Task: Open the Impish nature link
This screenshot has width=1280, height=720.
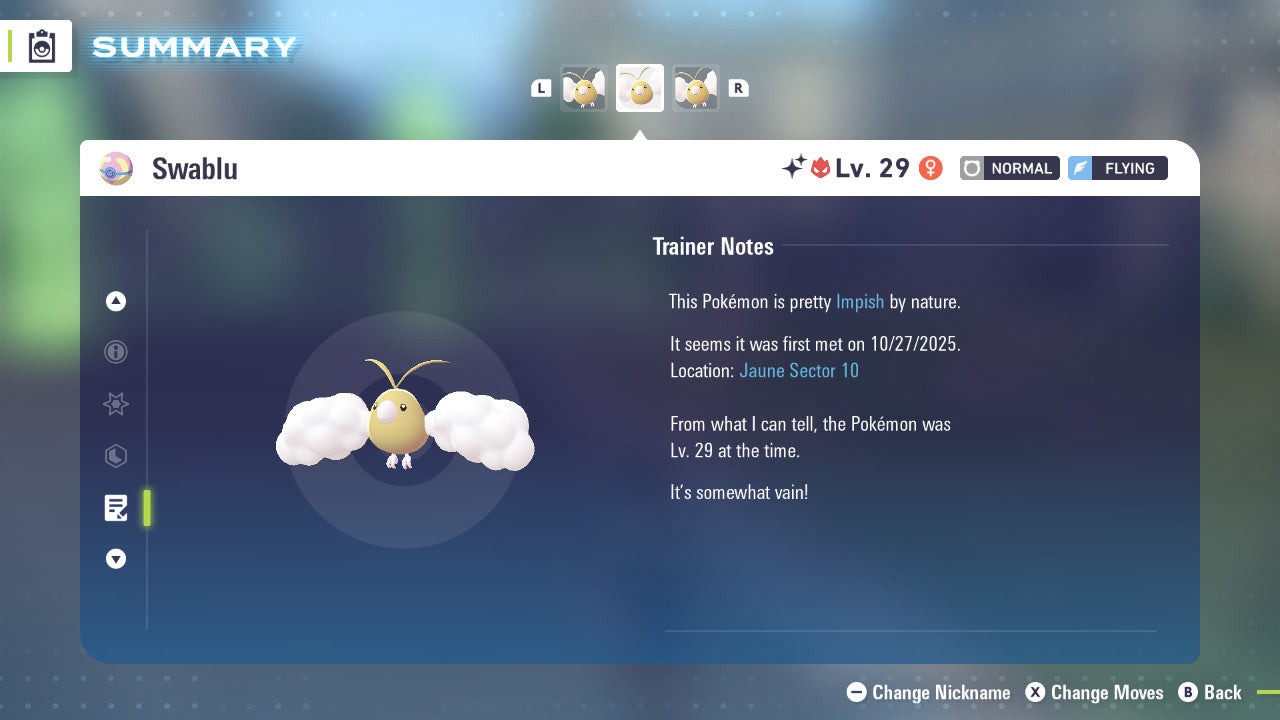Action: tap(860, 301)
